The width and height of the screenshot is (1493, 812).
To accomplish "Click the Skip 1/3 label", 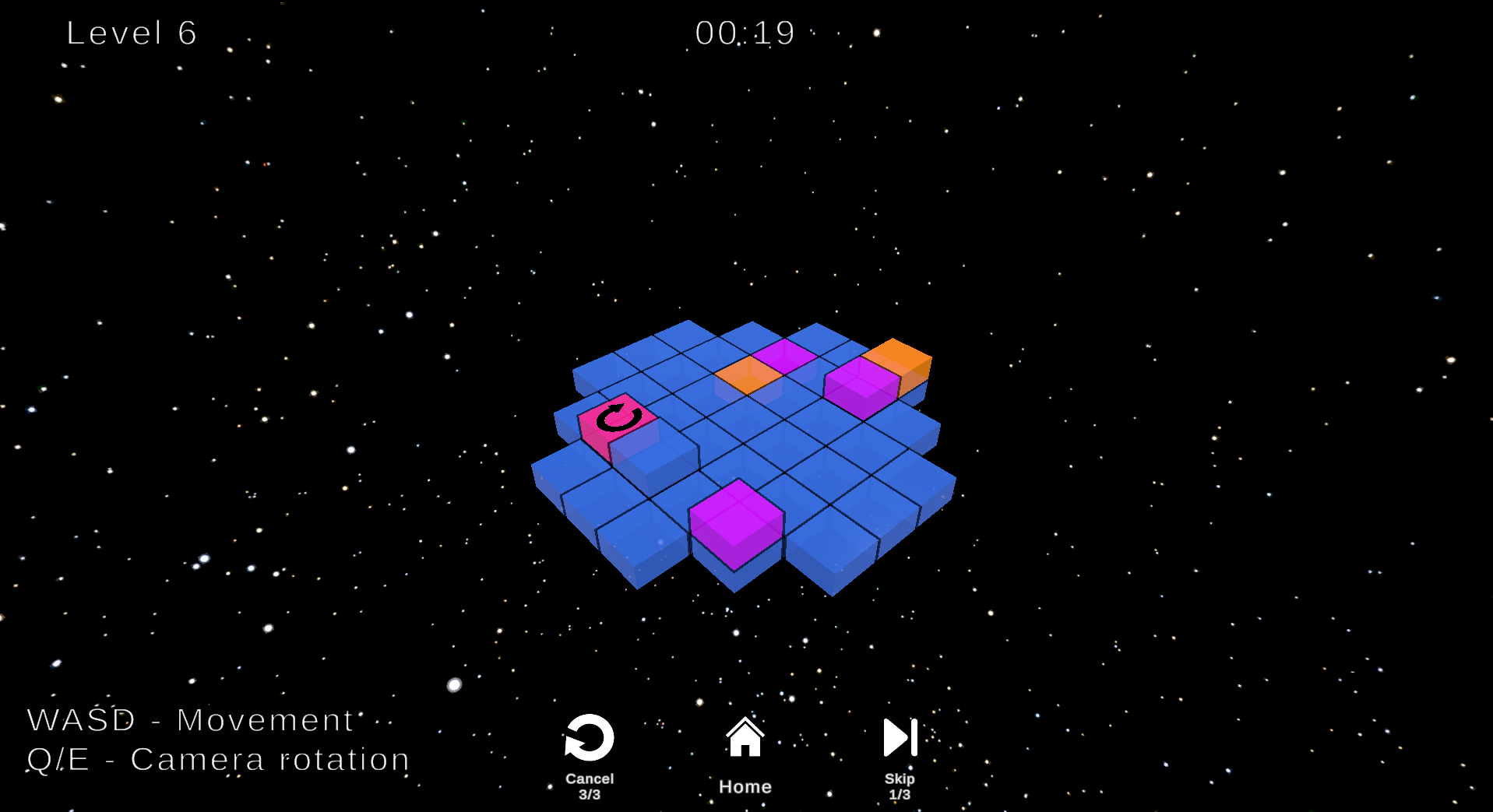I will coord(900,785).
